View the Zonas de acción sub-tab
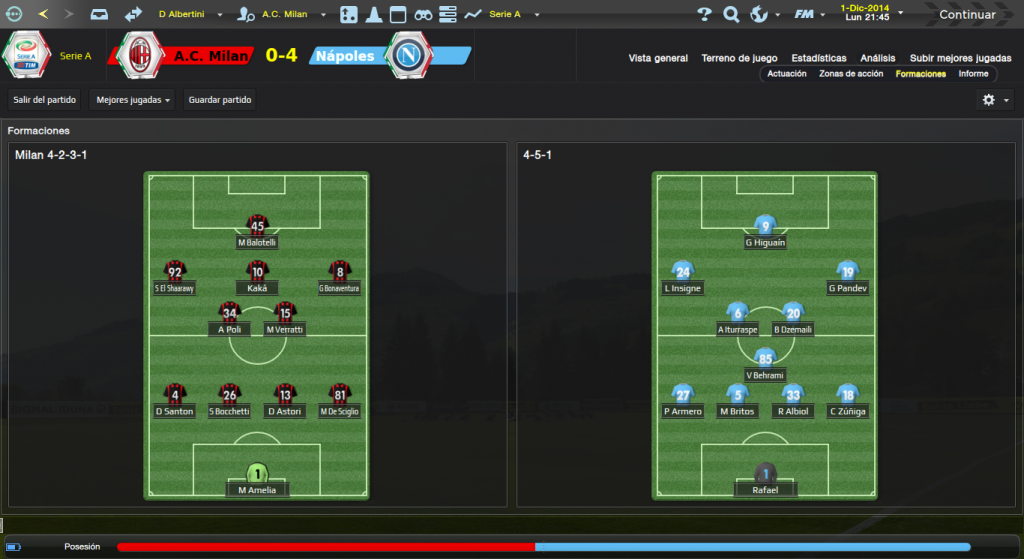Viewport: 1024px width, 559px height. (x=851, y=74)
